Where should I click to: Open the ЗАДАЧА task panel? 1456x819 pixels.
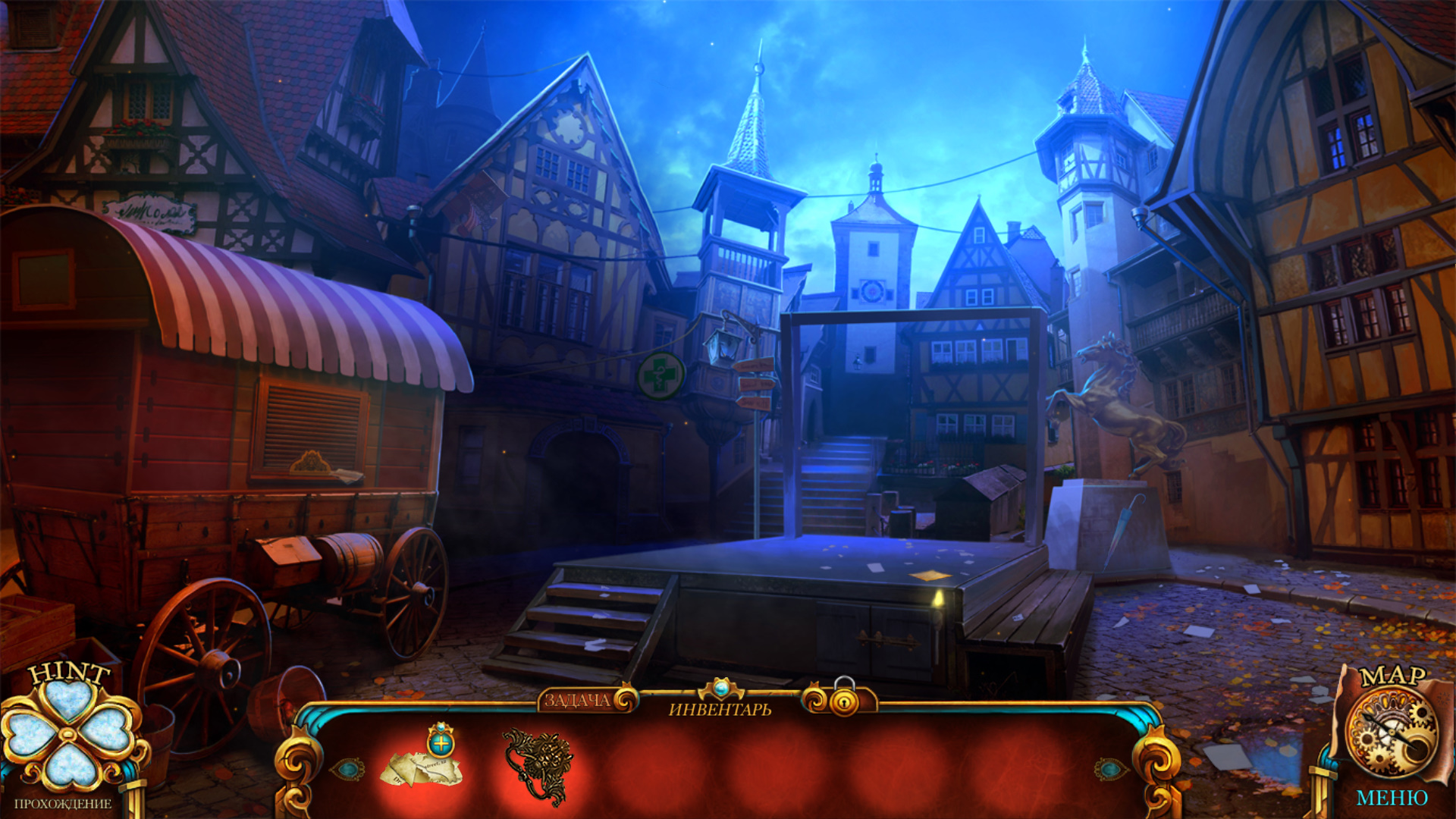point(579,700)
